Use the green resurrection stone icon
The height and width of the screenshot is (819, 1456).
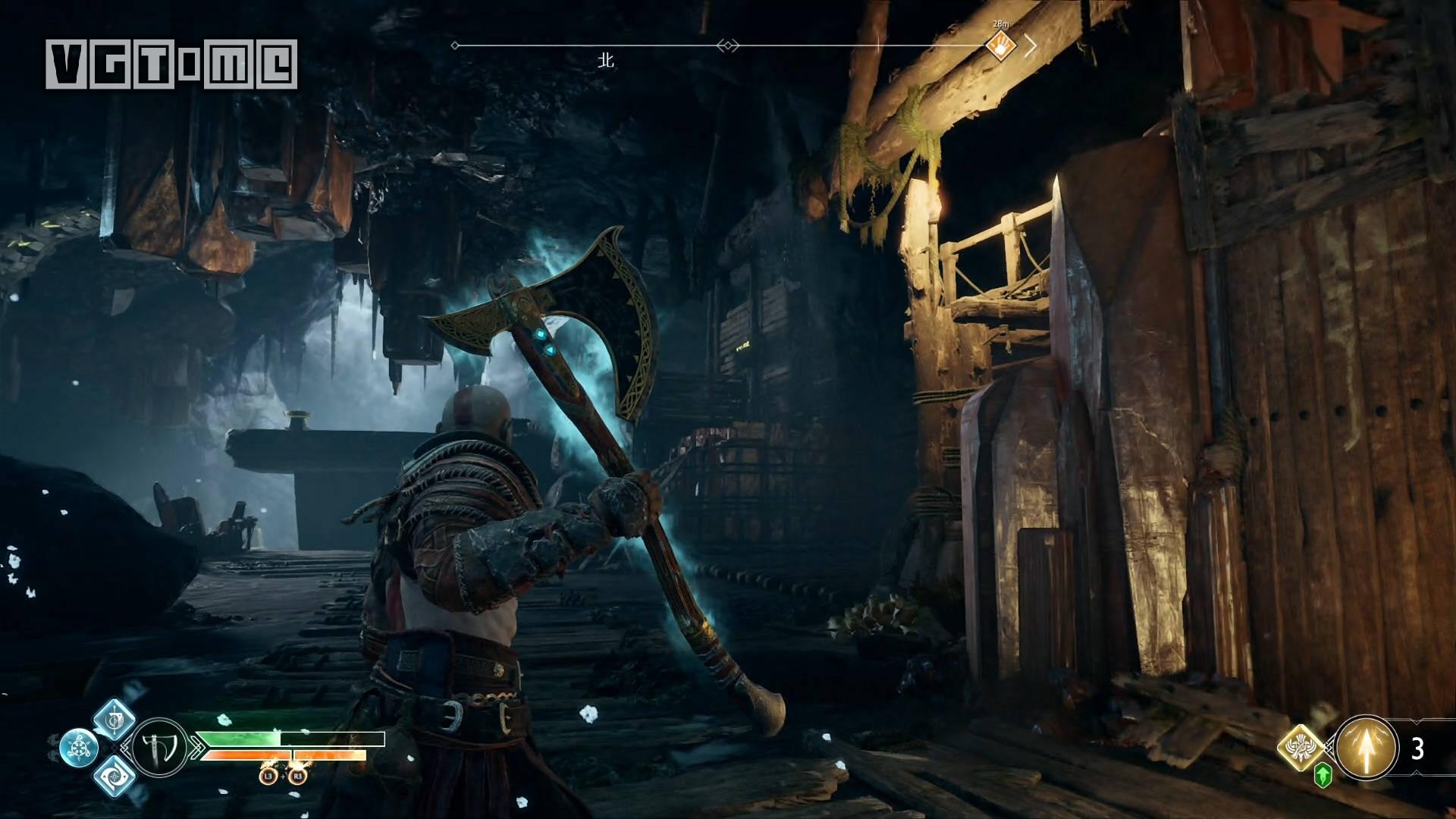1323,775
